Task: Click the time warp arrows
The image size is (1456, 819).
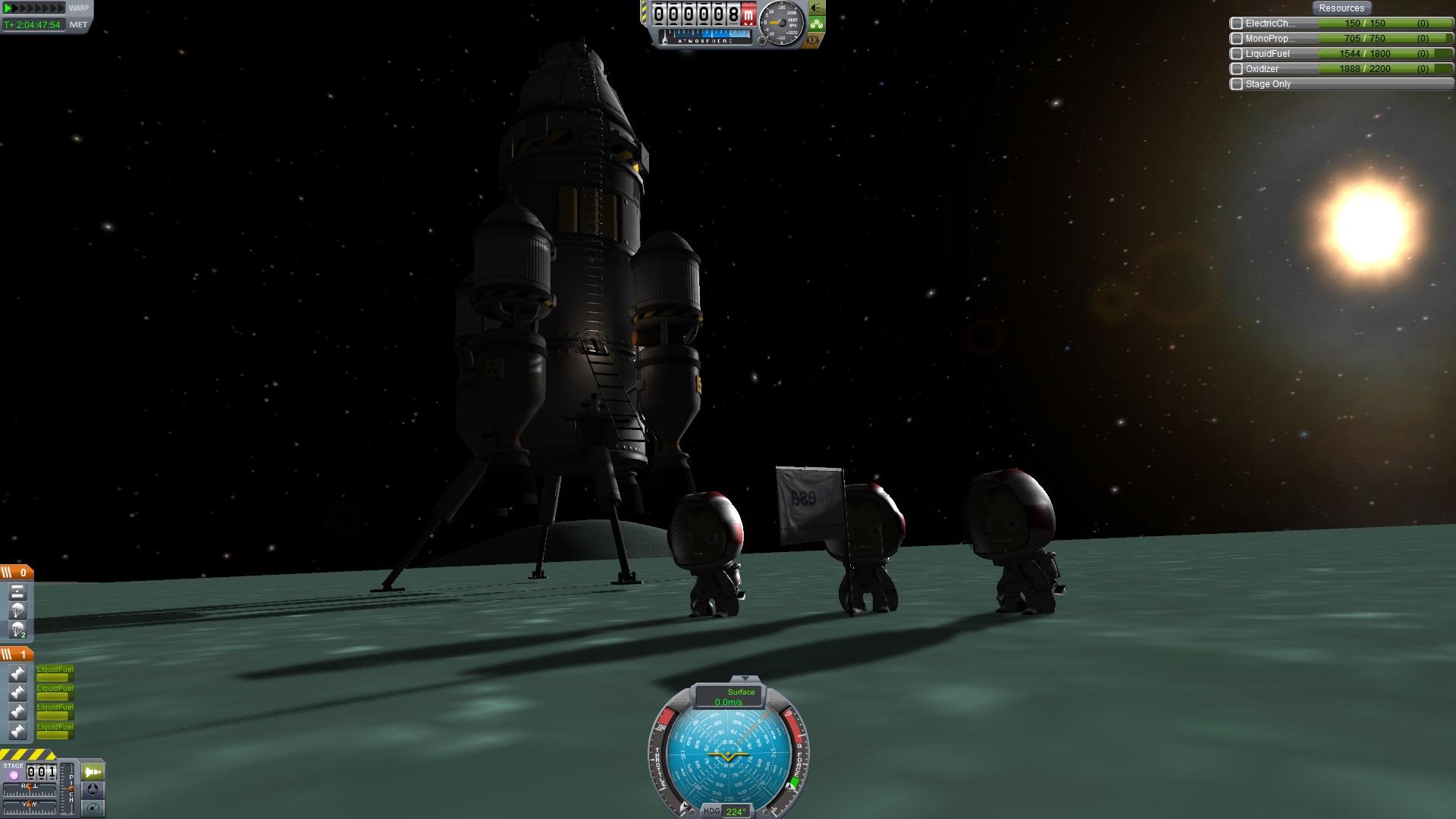Action: 34,8
